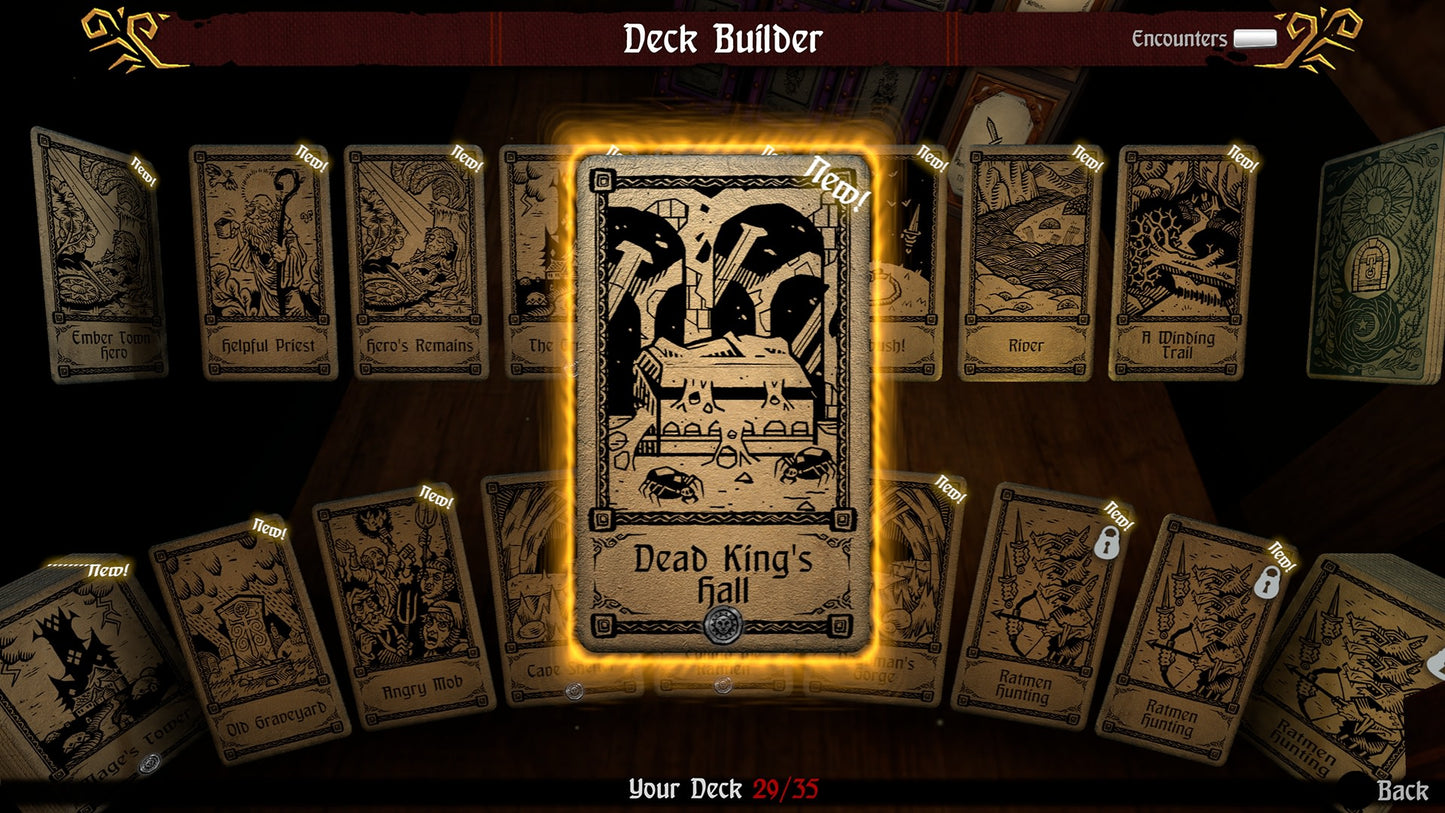Click the skull medallion seal on Dead King's Hall

(x=723, y=625)
